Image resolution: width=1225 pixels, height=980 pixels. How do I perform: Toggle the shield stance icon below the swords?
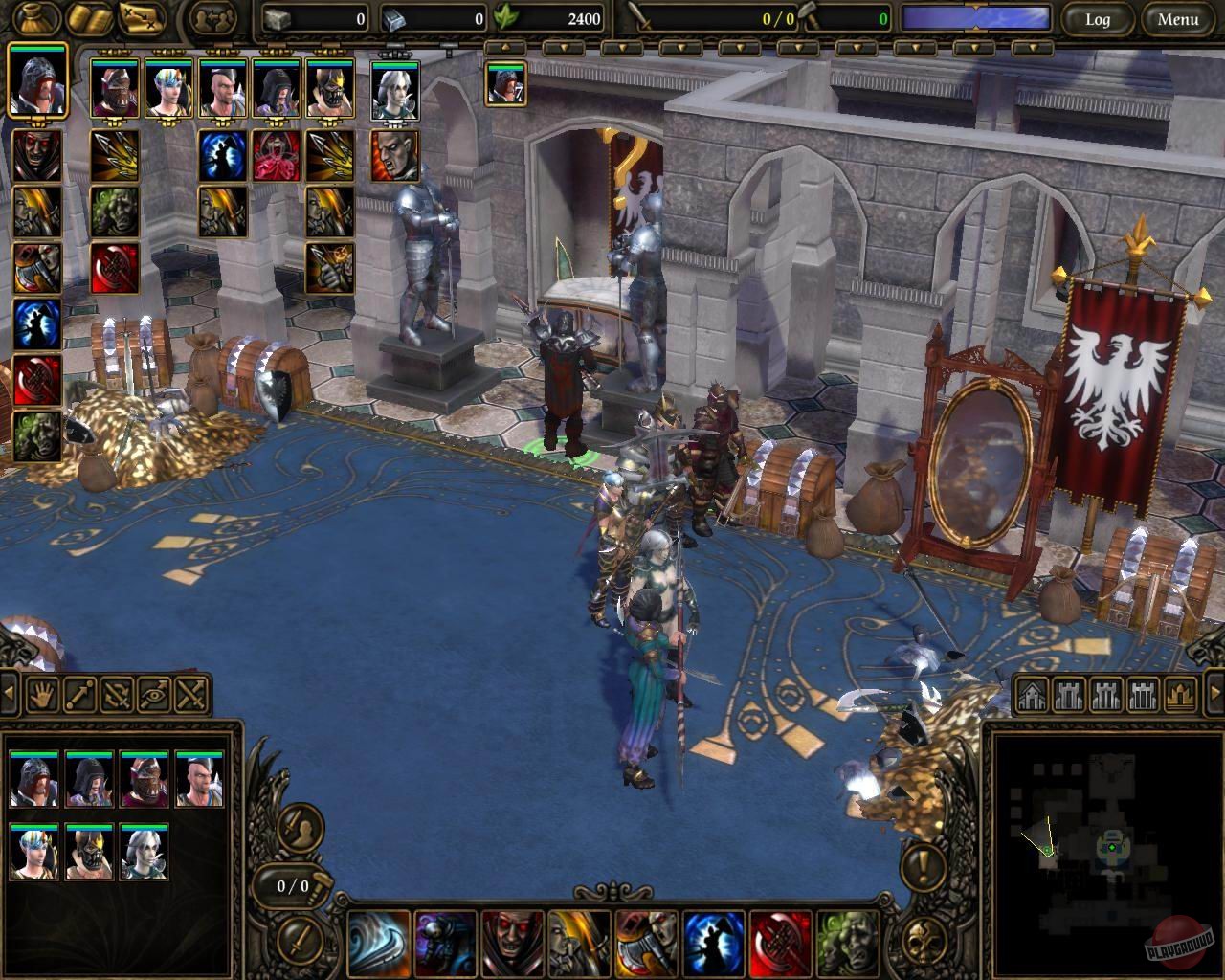coord(300,941)
